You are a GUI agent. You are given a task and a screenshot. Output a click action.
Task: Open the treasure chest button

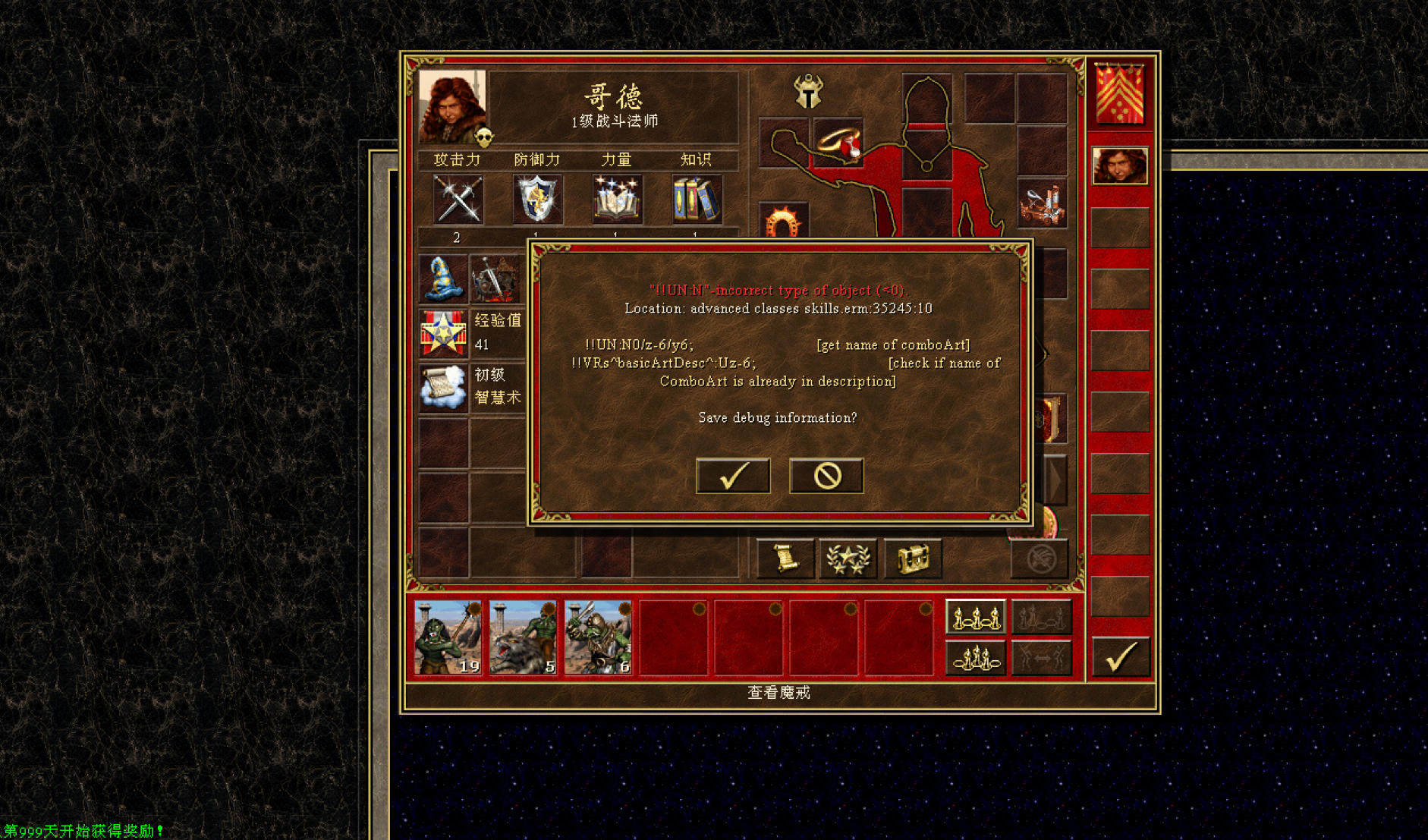[913, 559]
